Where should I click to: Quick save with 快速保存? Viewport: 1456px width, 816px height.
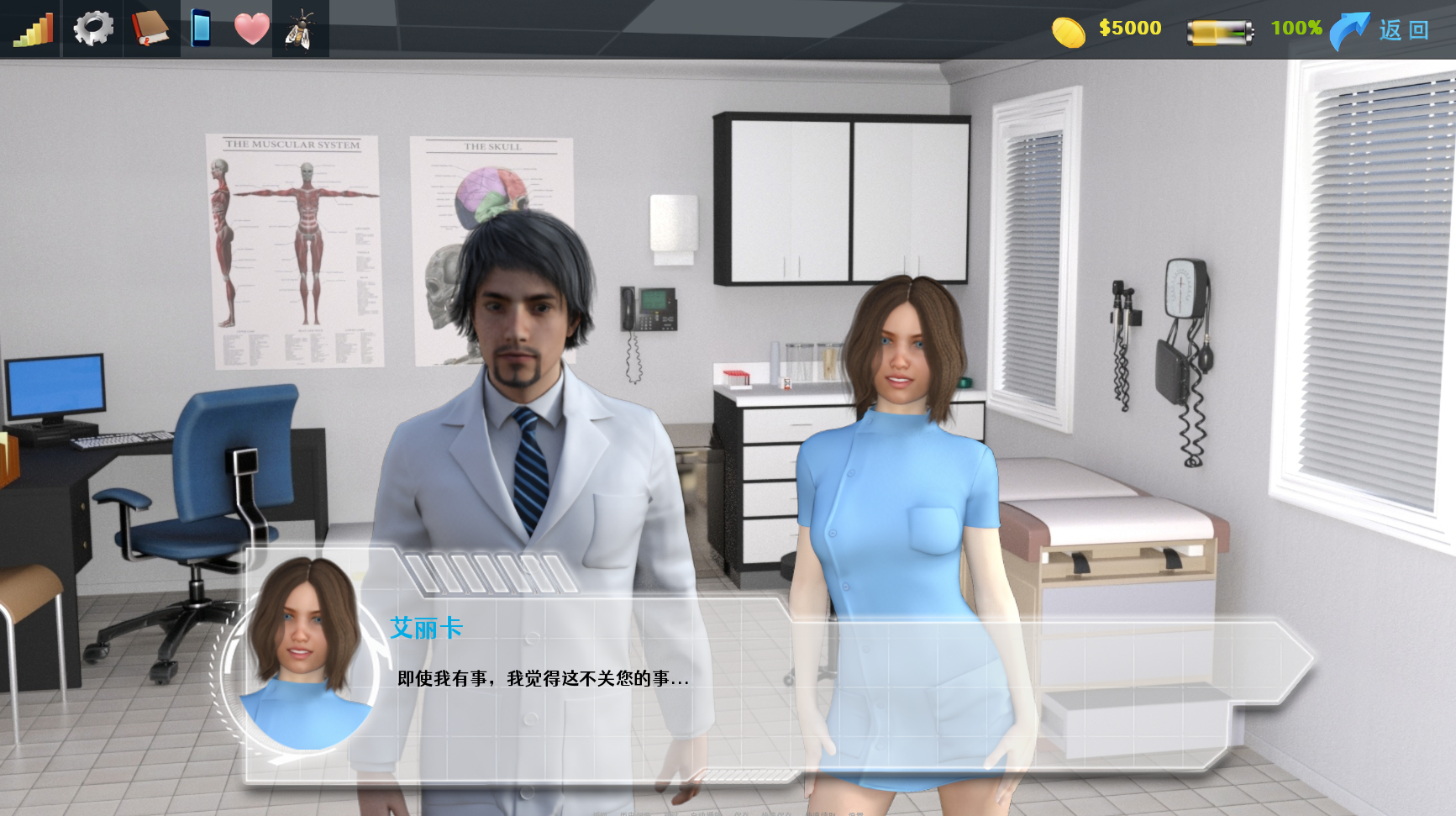775,813
